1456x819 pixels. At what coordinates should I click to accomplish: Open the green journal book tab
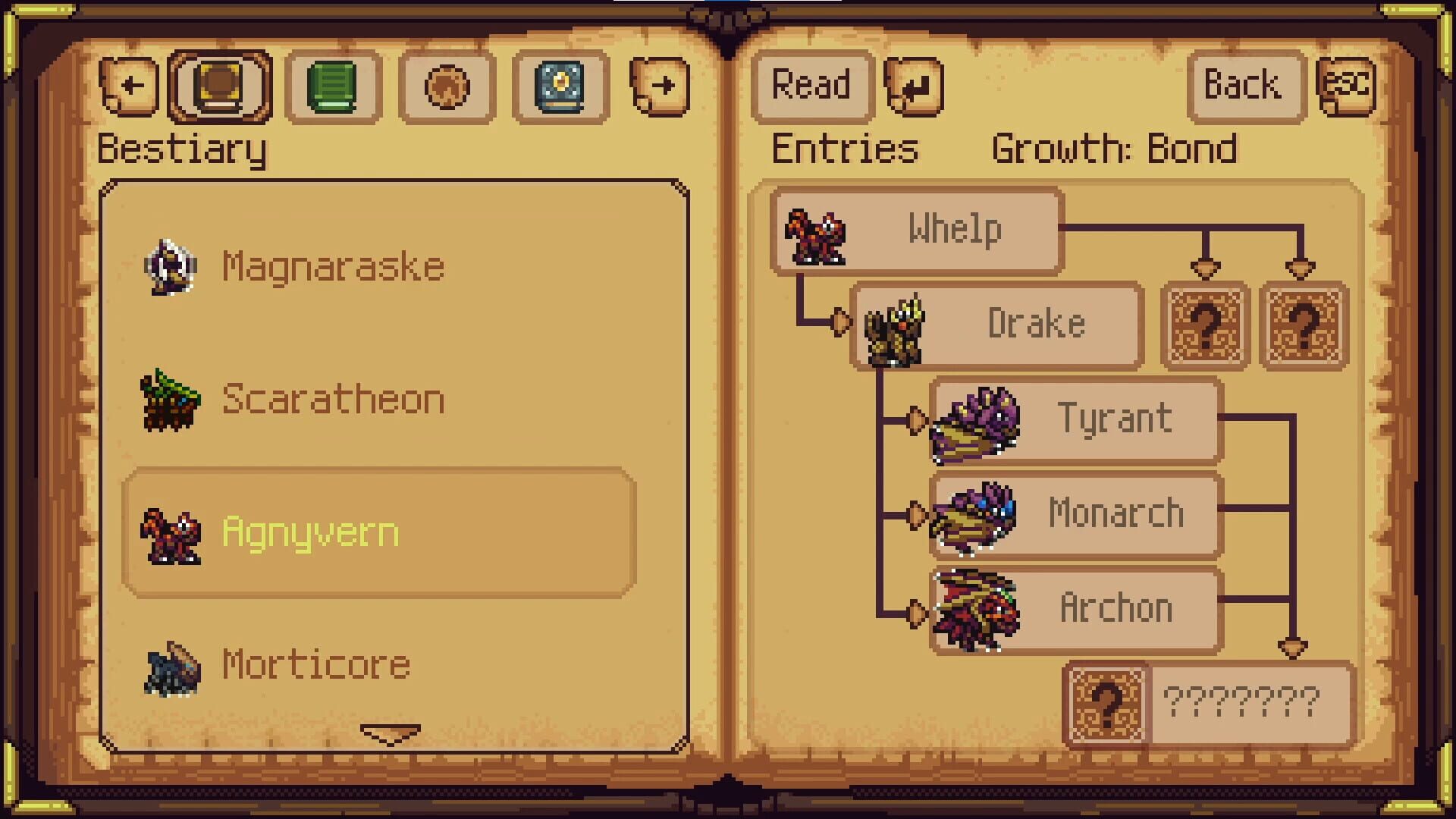click(x=333, y=86)
